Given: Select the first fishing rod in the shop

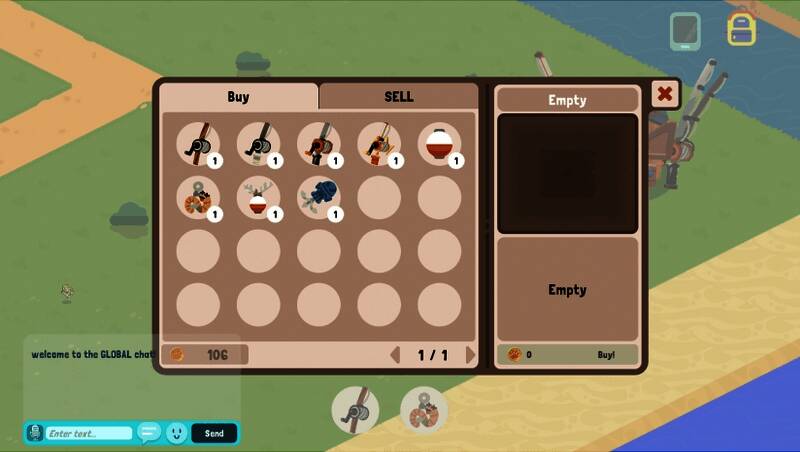Looking at the screenshot, I should pos(198,144).
